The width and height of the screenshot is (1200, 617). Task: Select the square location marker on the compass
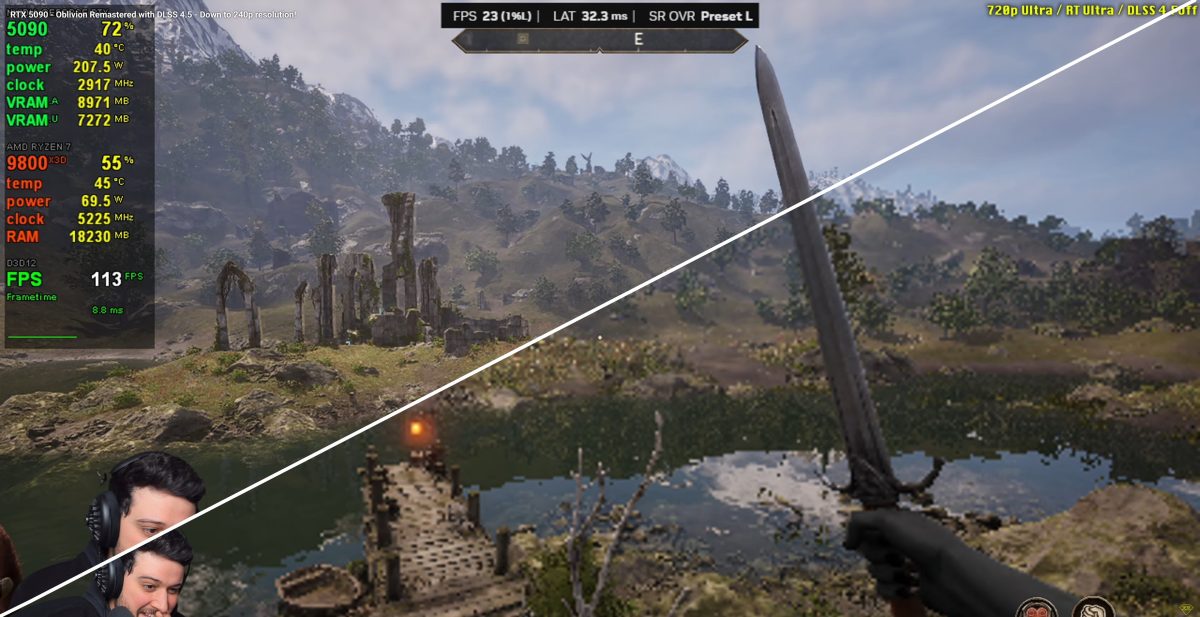[x=522, y=40]
